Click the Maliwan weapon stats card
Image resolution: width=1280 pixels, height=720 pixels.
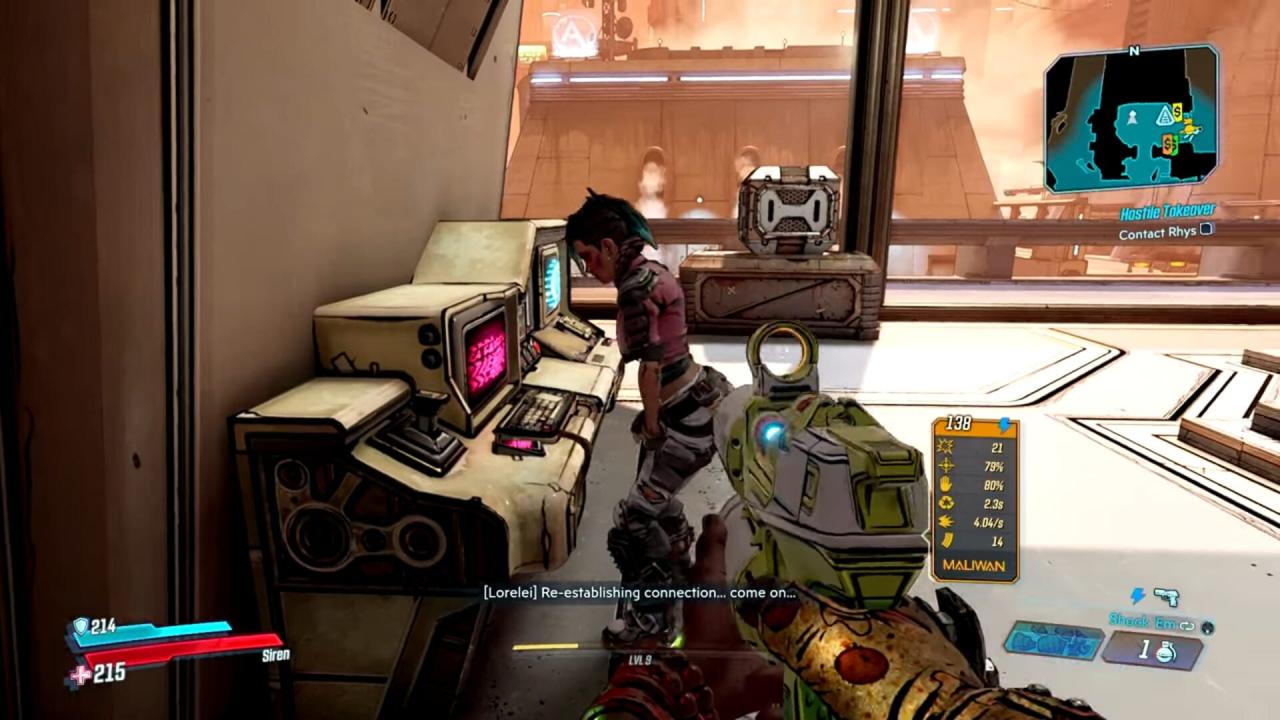click(x=974, y=499)
